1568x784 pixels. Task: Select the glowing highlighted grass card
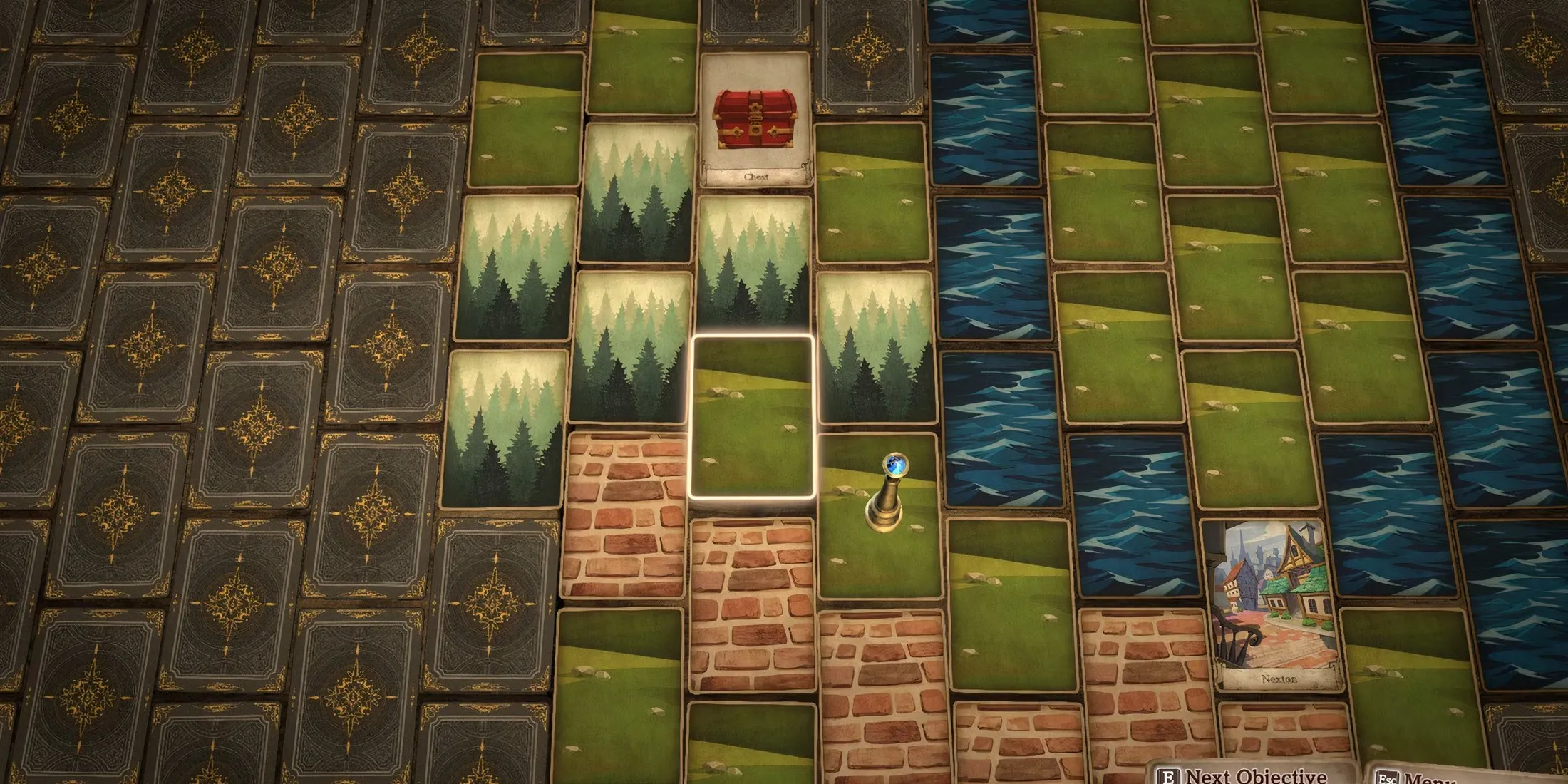click(753, 417)
